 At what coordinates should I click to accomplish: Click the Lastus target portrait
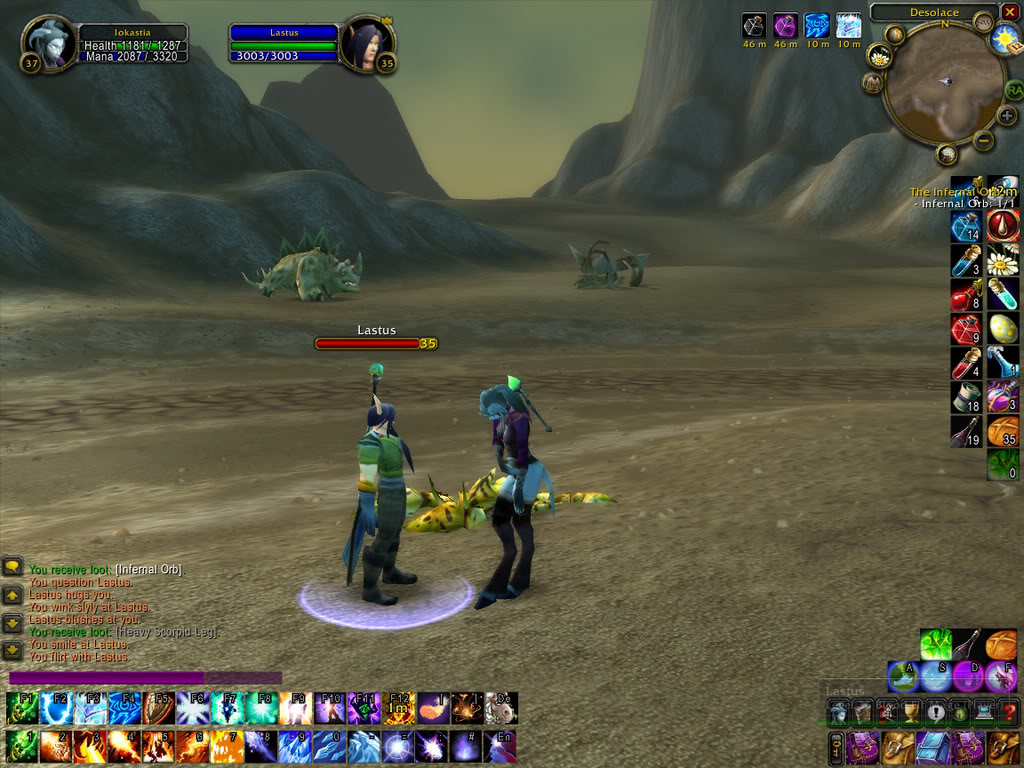[x=367, y=45]
